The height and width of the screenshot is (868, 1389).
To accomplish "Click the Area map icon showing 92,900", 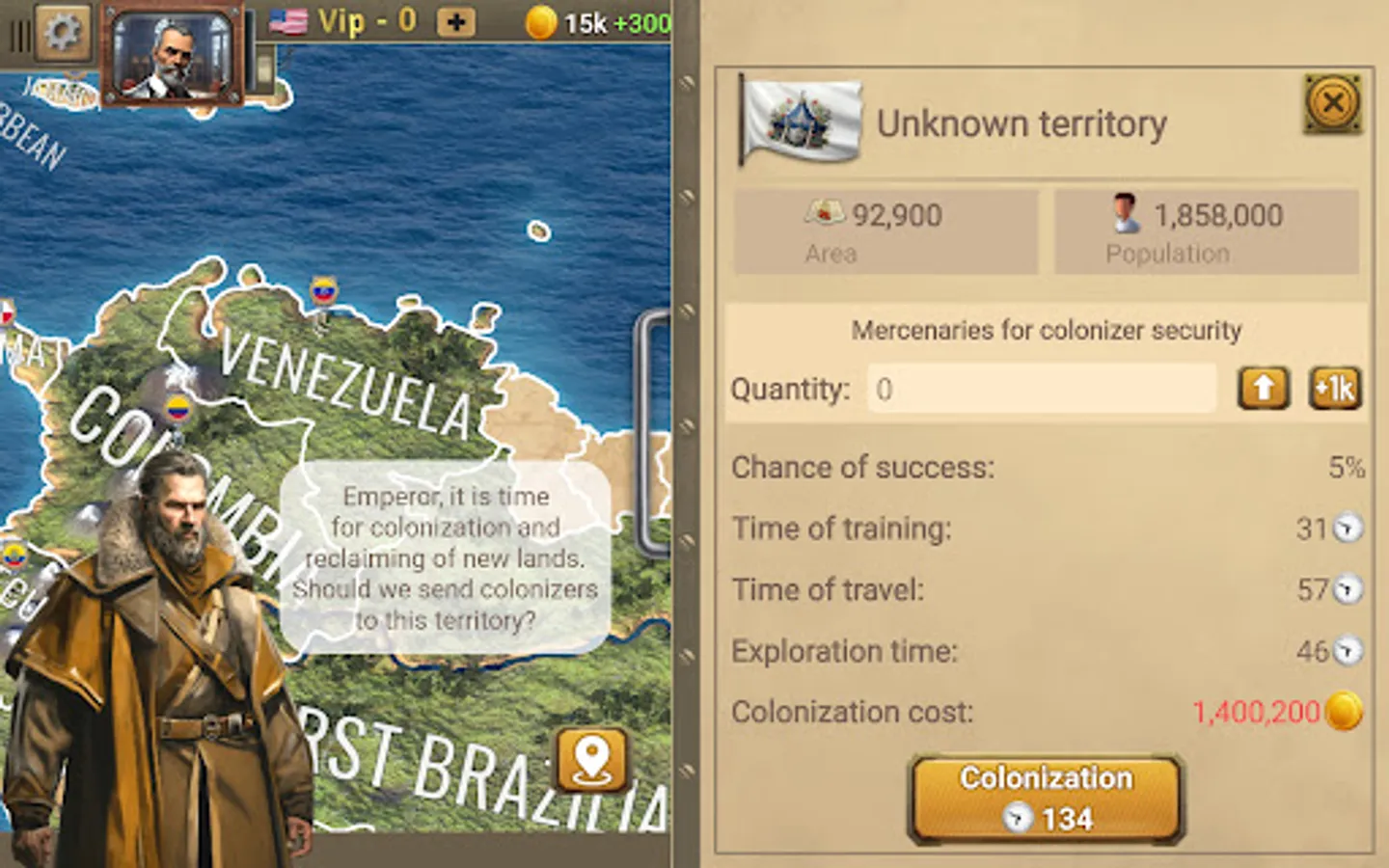I will [827, 213].
